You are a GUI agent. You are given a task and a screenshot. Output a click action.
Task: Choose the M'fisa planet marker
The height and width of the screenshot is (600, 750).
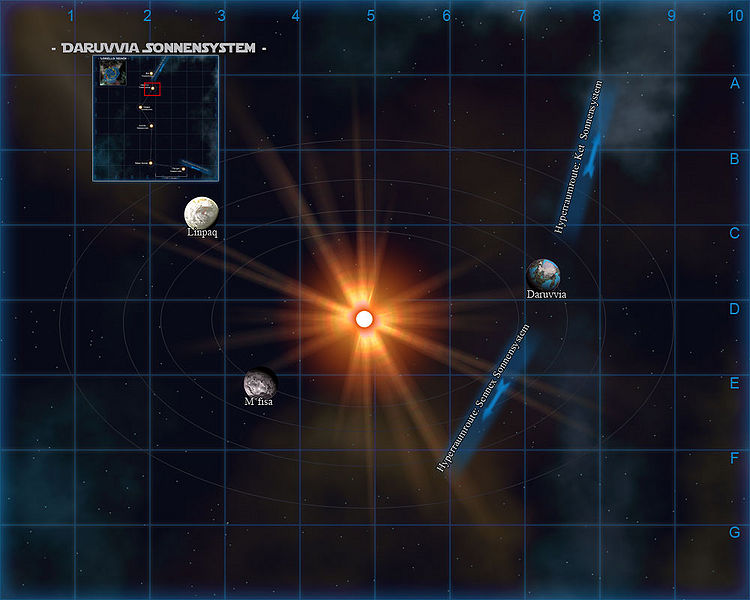(x=258, y=383)
